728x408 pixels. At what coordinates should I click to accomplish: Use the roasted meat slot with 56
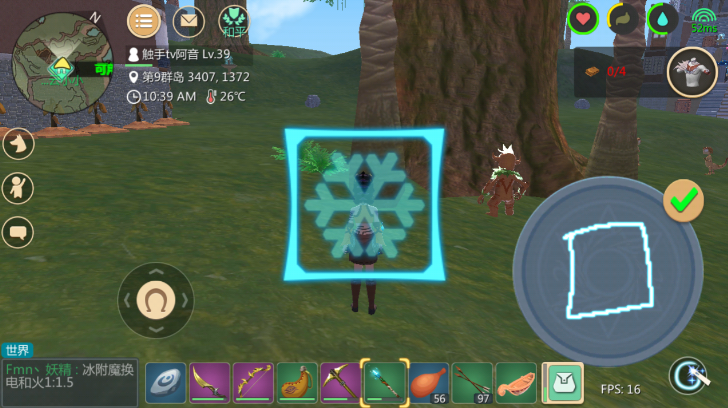(429, 383)
